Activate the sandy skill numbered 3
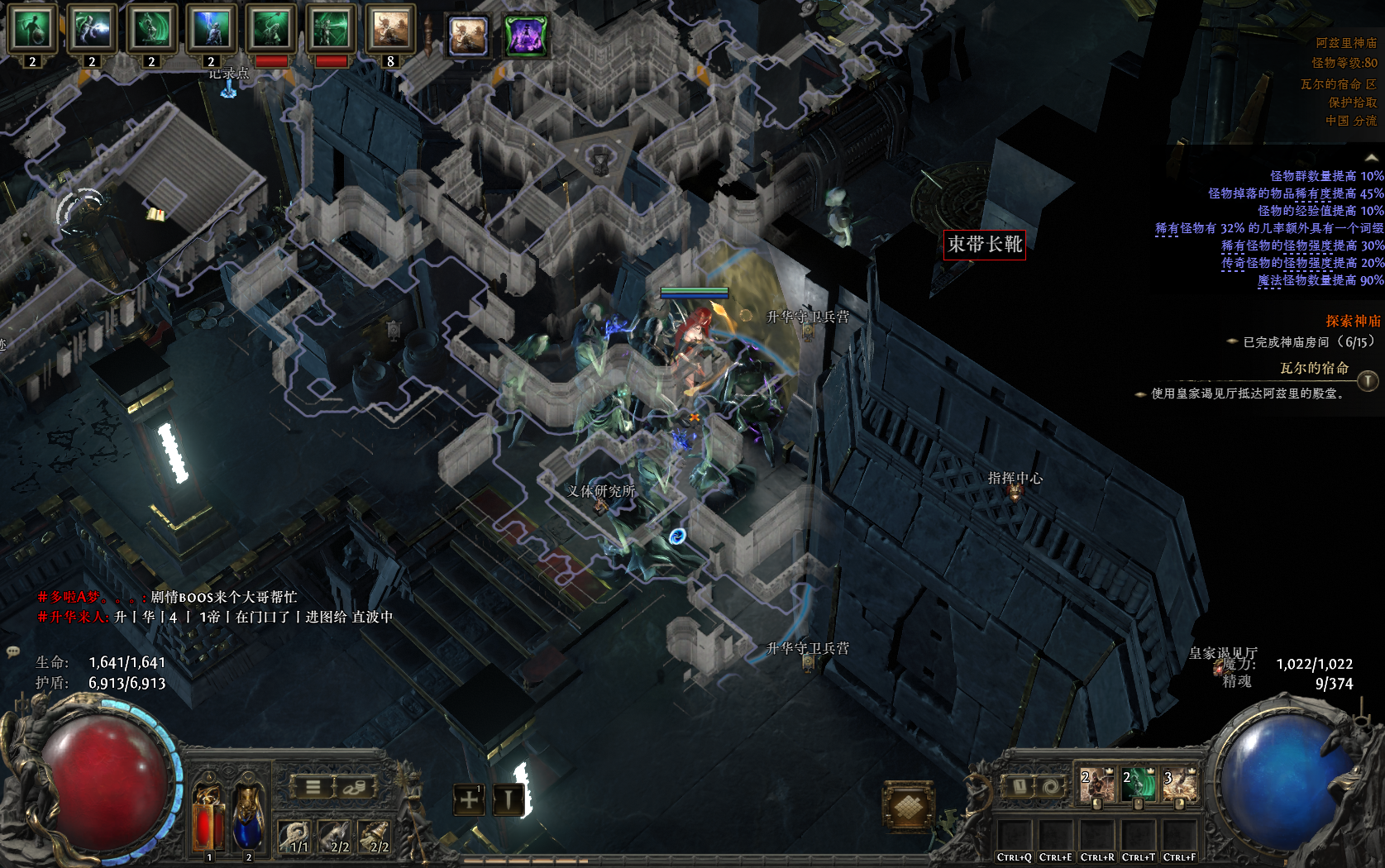The width and height of the screenshot is (1385, 868). (x=1179, y=785)
